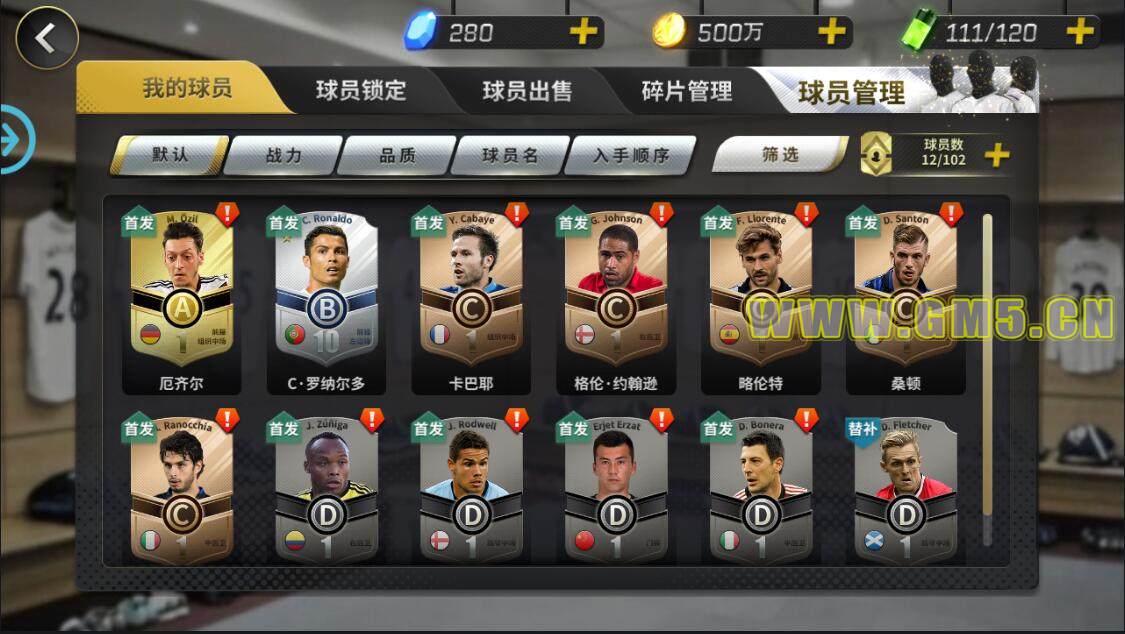Choose the C. Ronaldo player card
The image size is (1125, 634).
click(x=325, y=295)
